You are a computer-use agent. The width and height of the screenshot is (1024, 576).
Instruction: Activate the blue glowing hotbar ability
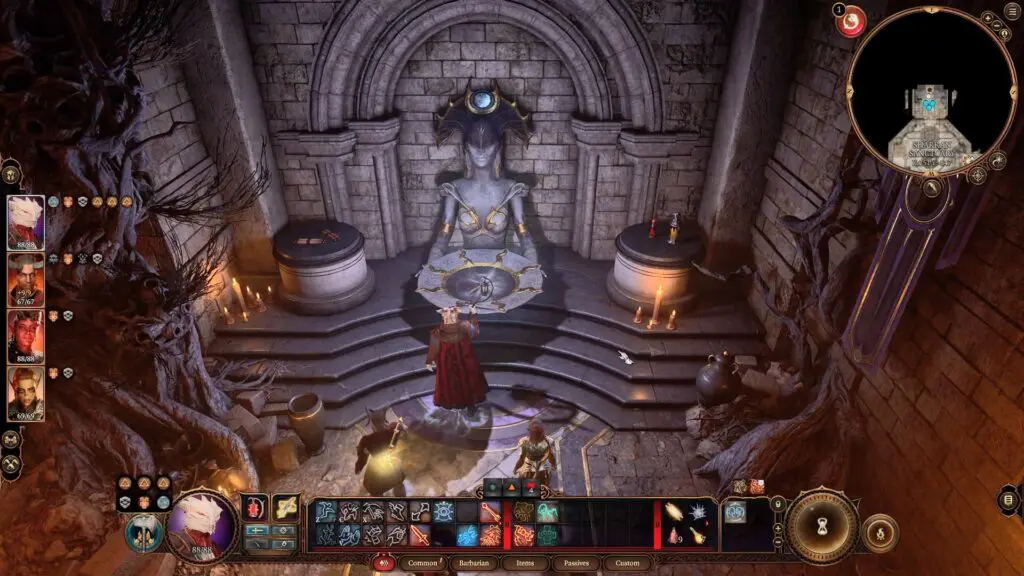[x=468, y=535]
